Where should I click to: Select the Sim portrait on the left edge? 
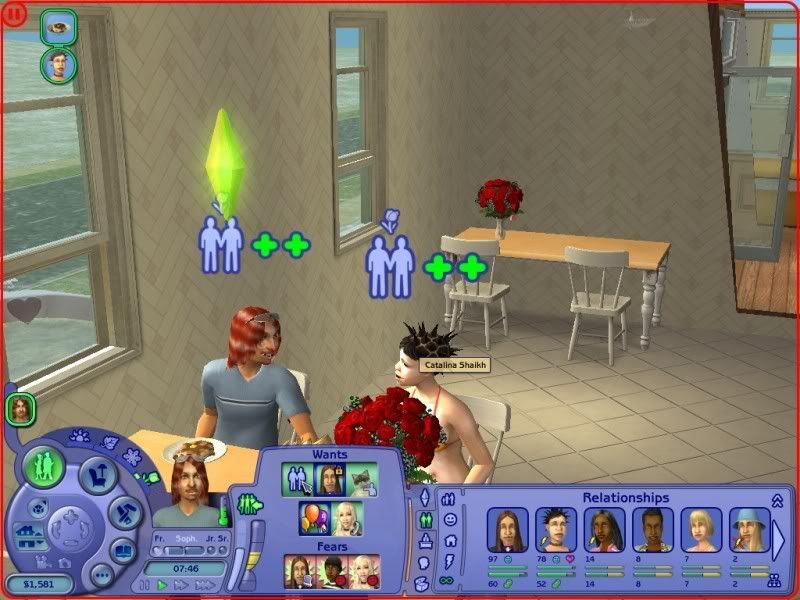20,408
